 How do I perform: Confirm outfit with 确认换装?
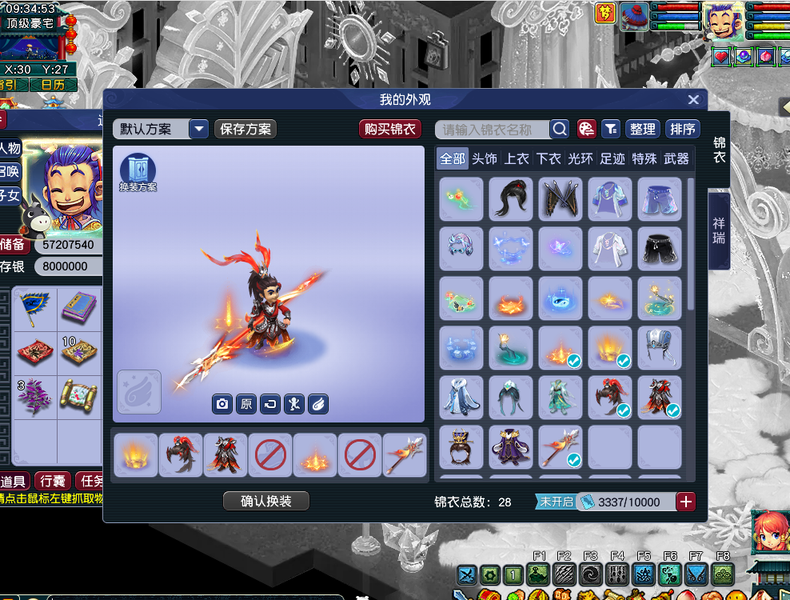tap(266, 501)
